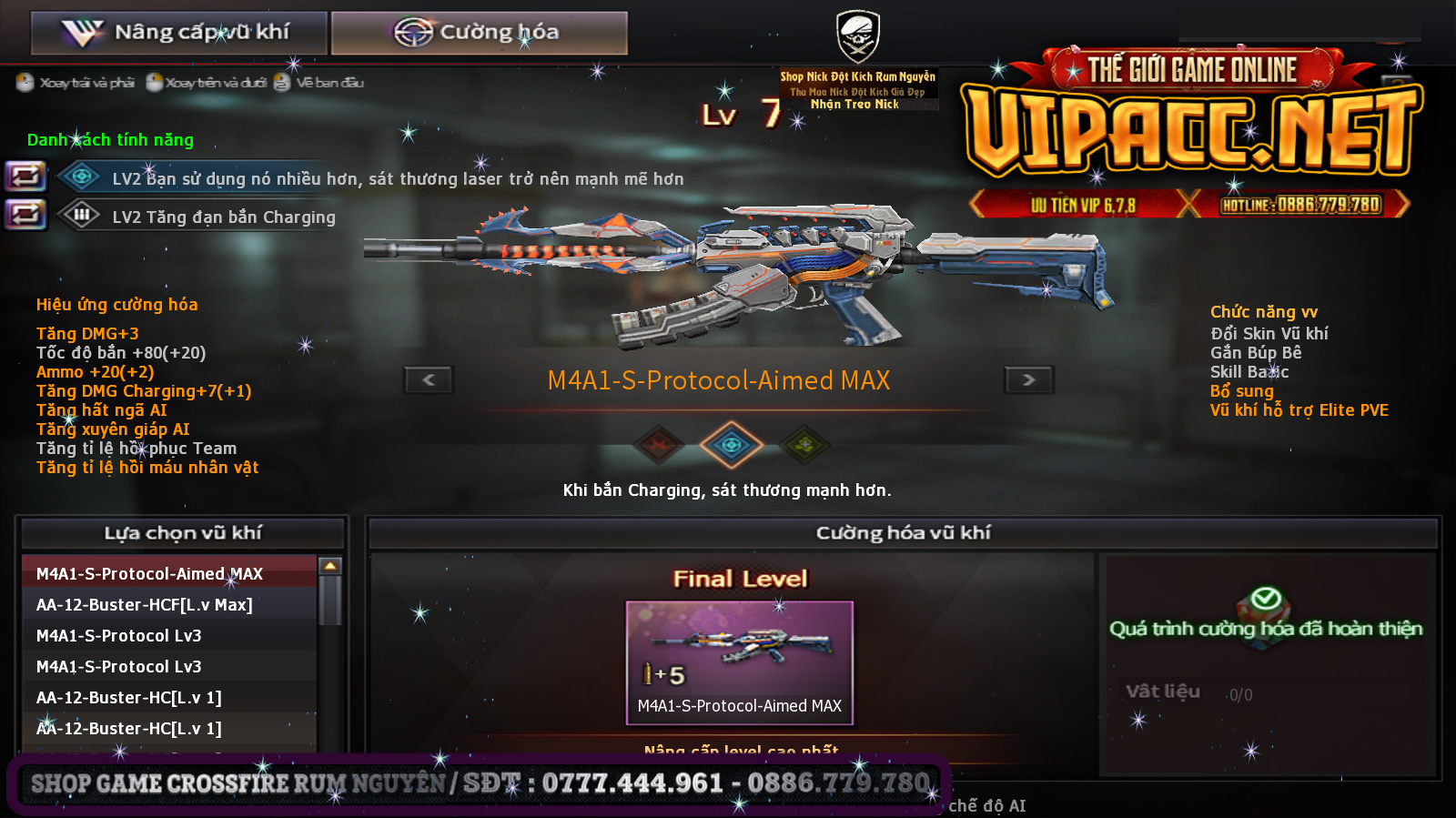Switch to the Nâng cấp vũ khí tab
Viewport: 1456px width, 818px height.
point(178,33)
